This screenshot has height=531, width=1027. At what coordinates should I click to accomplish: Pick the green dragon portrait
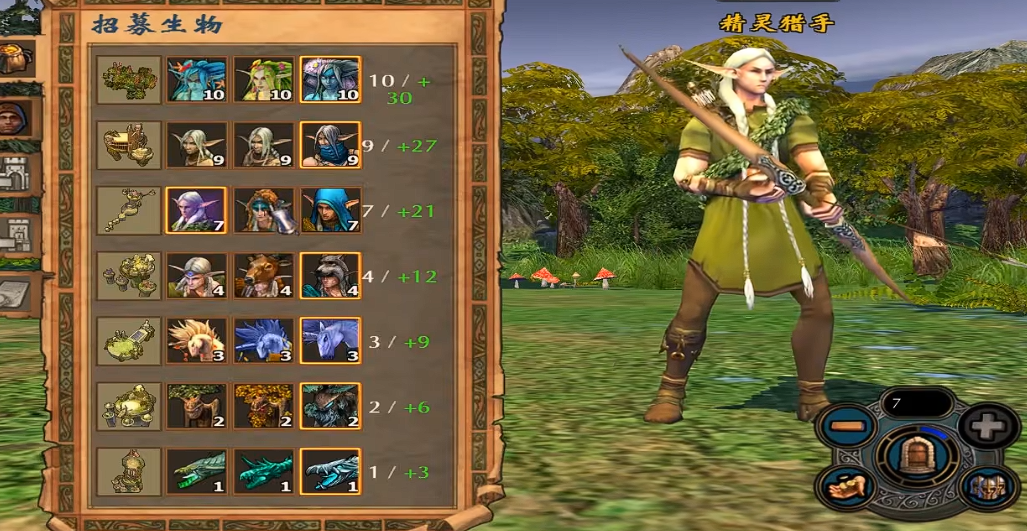pyautogui.click(x=195, y=471)
